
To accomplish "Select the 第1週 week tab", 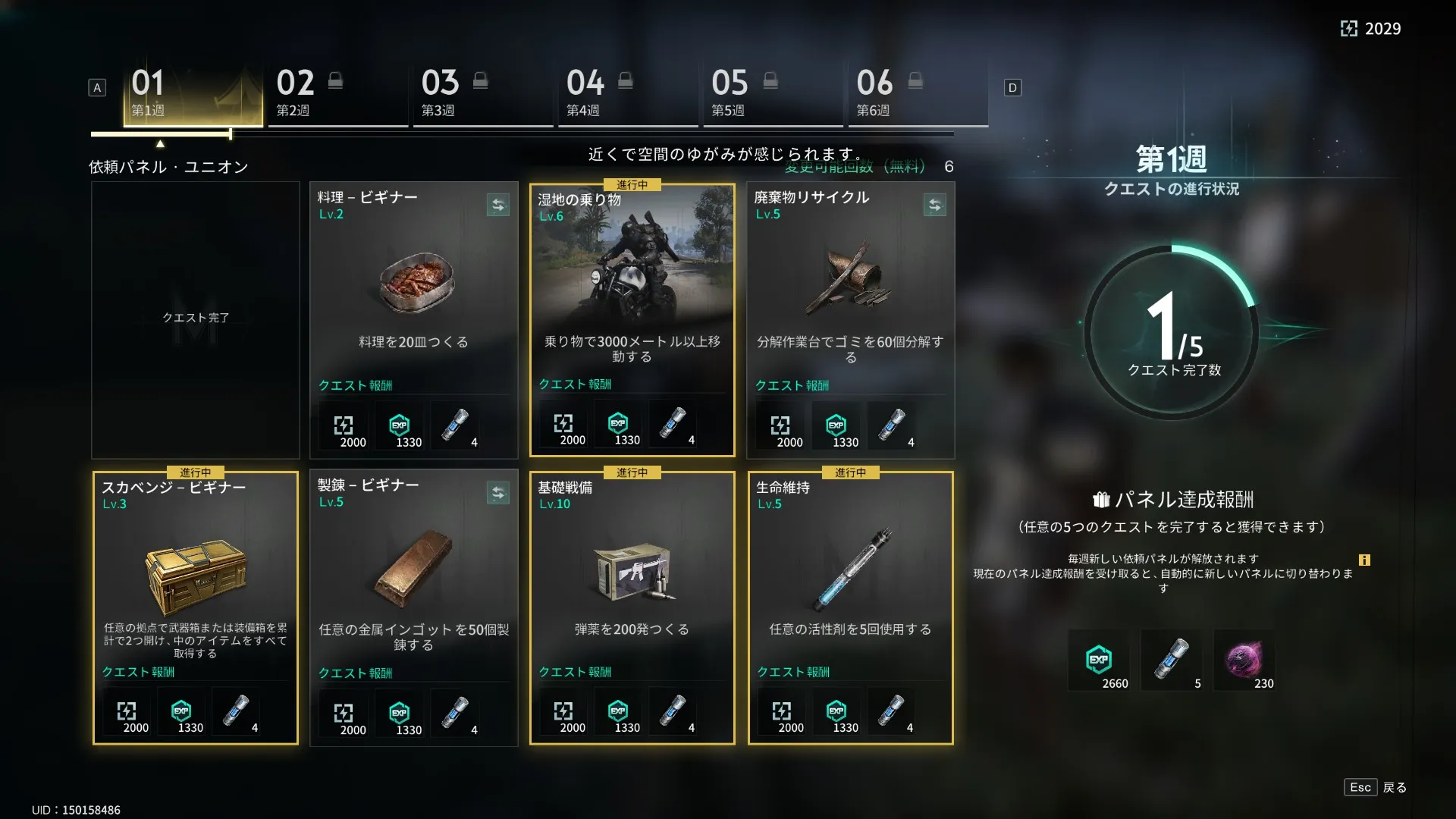I will [x=193, y=95].
